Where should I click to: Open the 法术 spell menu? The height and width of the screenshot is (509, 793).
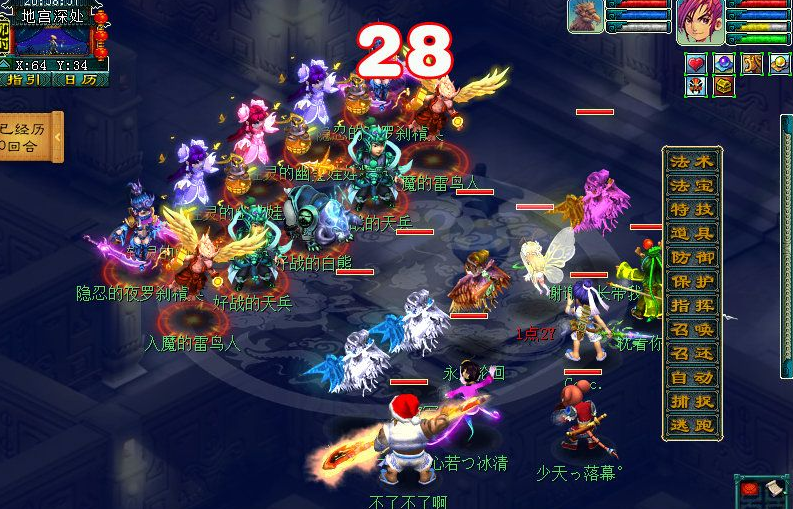click(691, 162)
